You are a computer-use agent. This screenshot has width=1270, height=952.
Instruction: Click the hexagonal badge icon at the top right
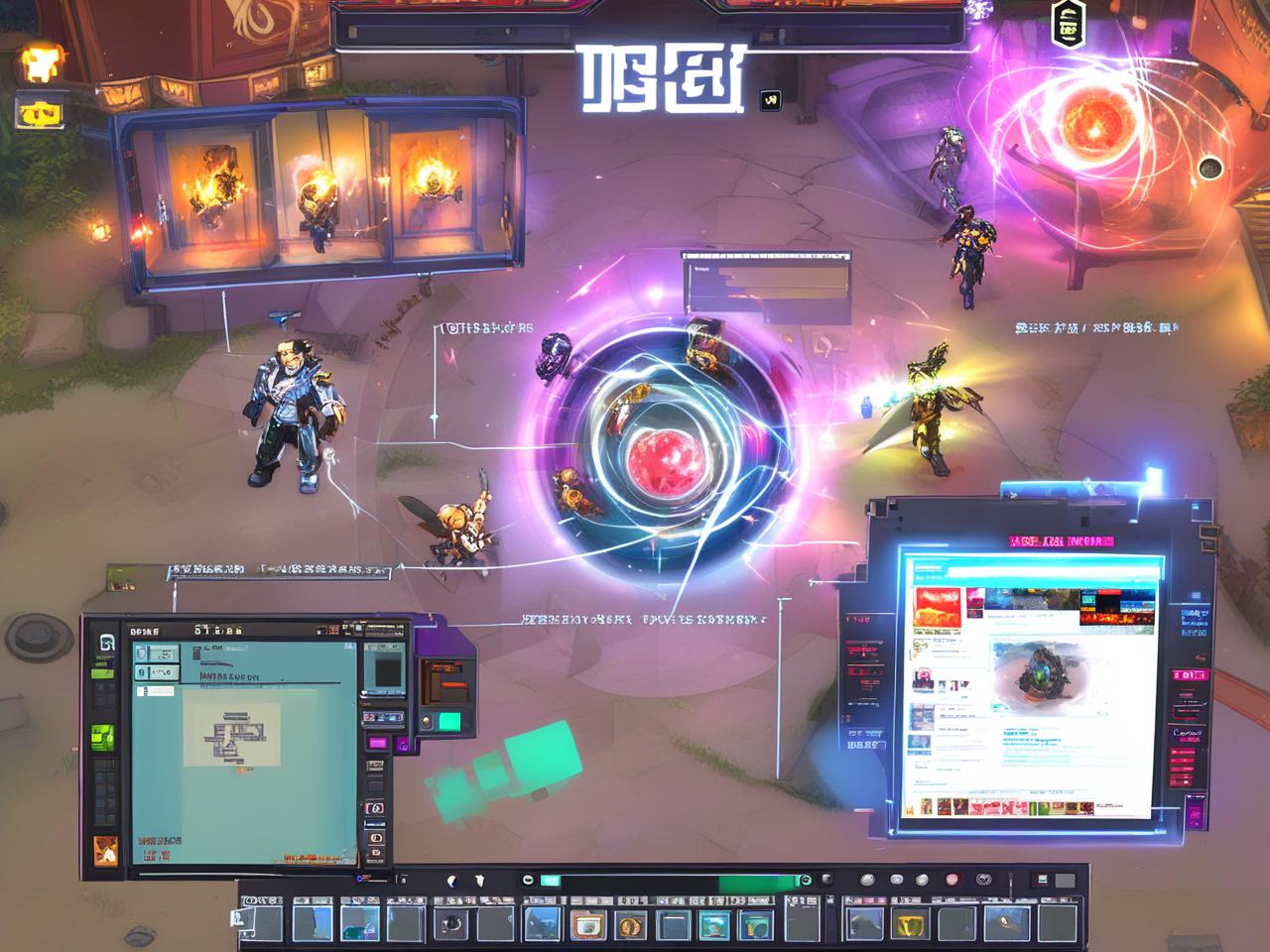pyautogui.click(x=1067, y=24)
